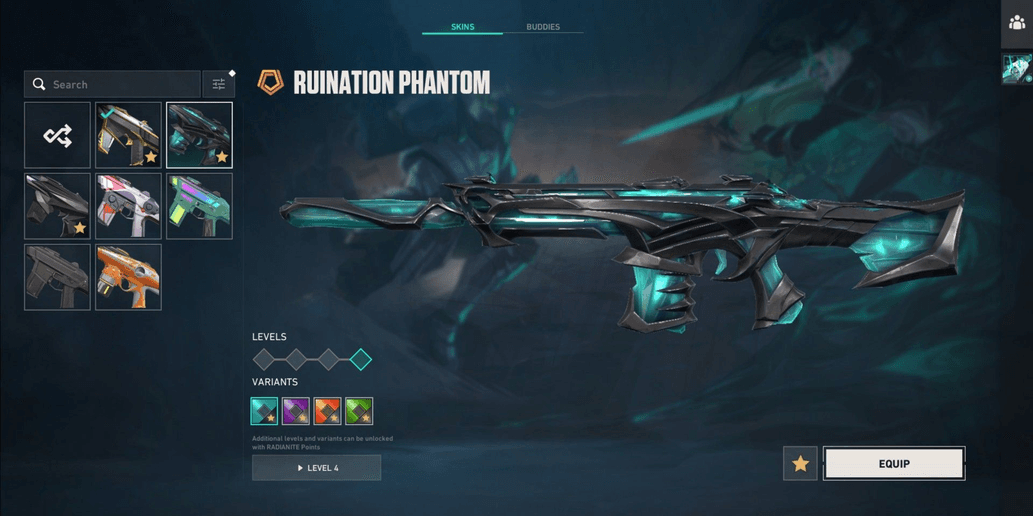This screenshot has width=1033, height=516.
Task: Equip the Ruination Phantom skin
Action: 894,464
